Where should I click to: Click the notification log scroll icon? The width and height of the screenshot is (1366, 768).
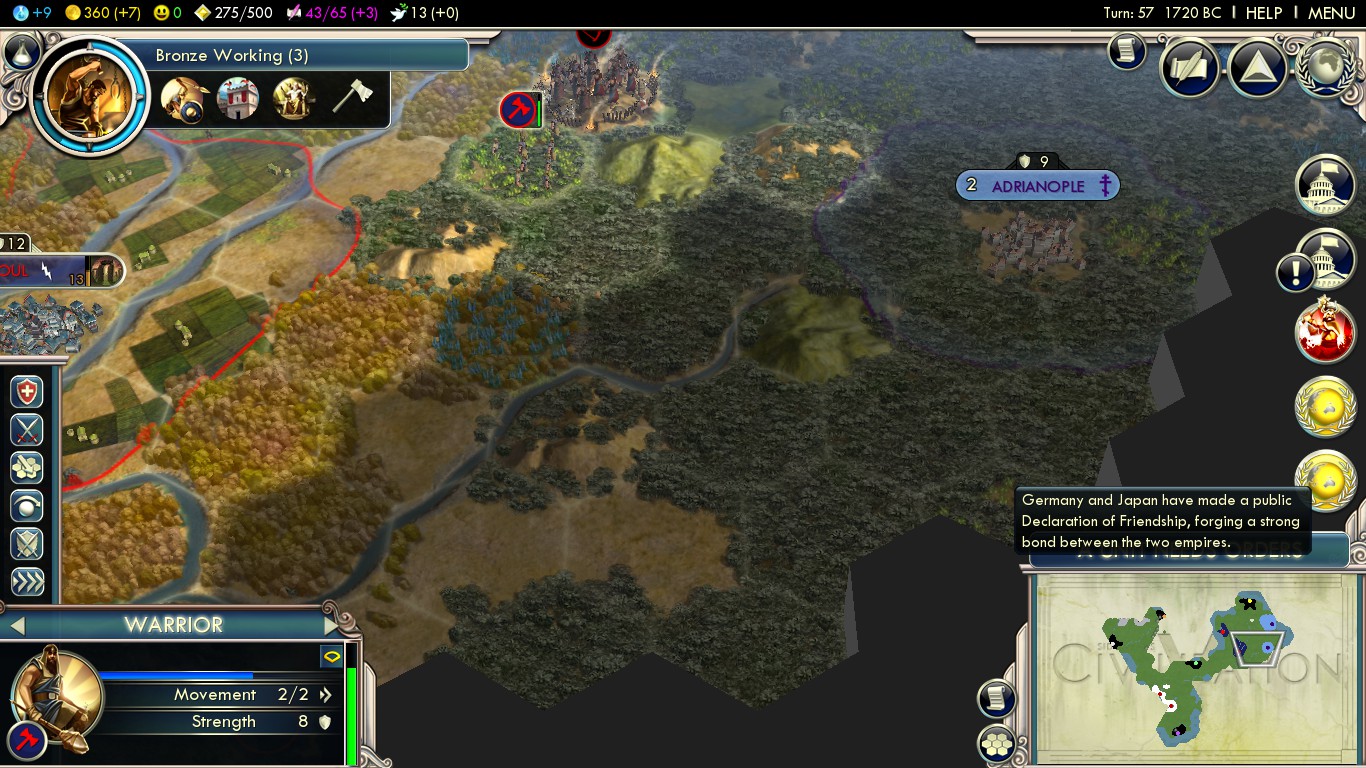1126,52
